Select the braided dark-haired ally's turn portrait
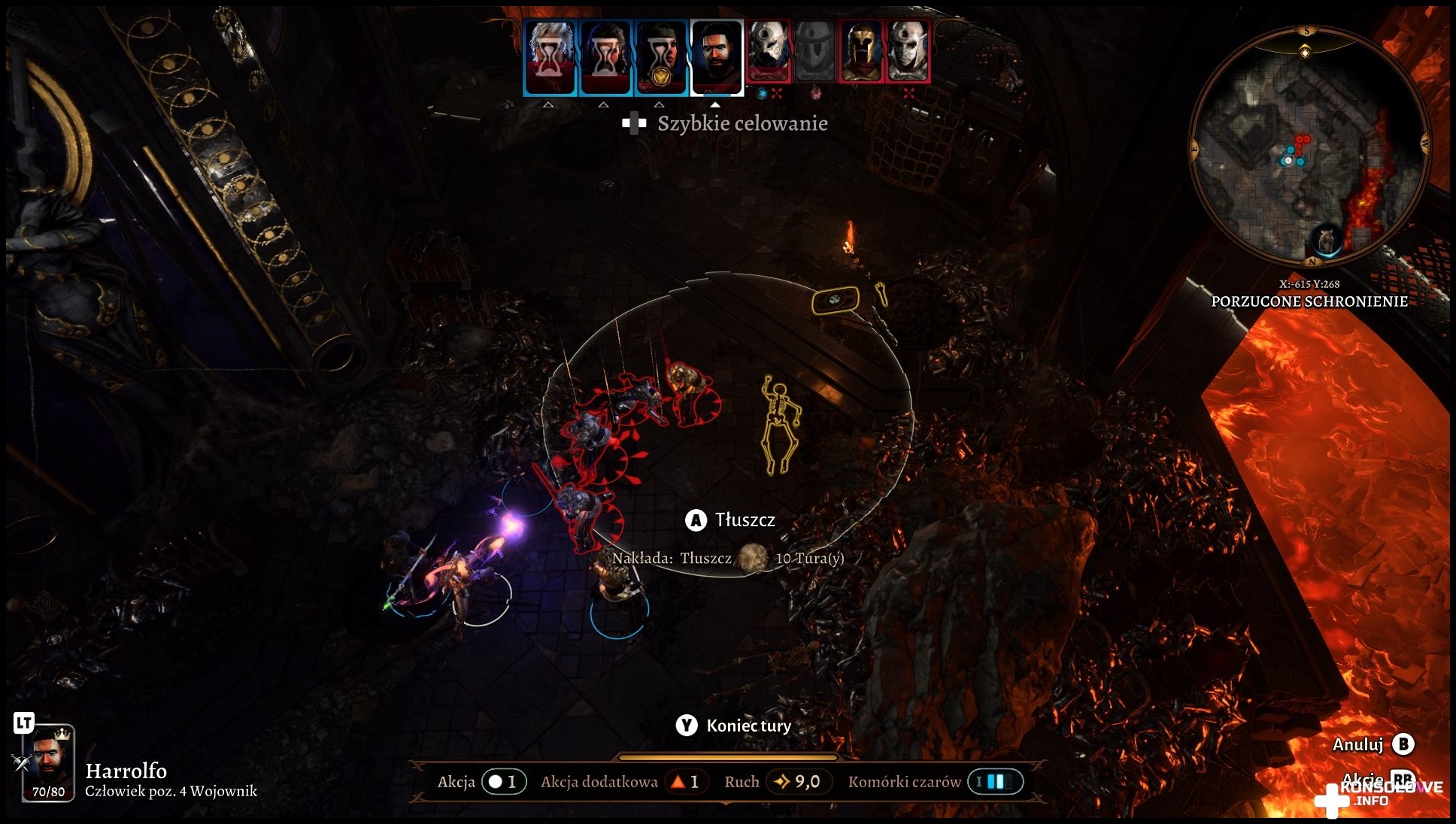The height and width of the screenshot is (824, 1456). [605, 57]
